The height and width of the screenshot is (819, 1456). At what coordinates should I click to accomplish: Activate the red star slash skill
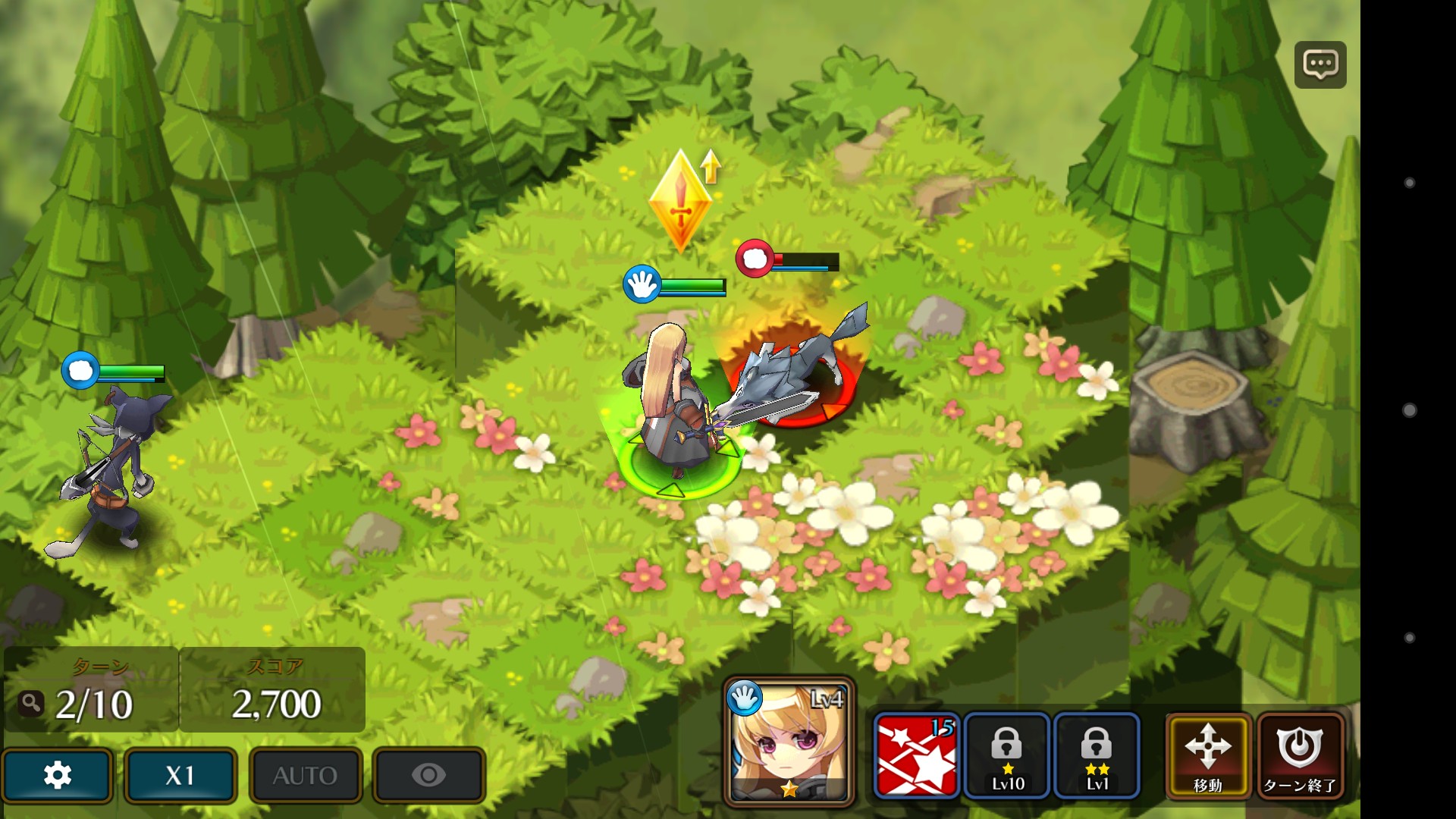[x=916, y=755]
